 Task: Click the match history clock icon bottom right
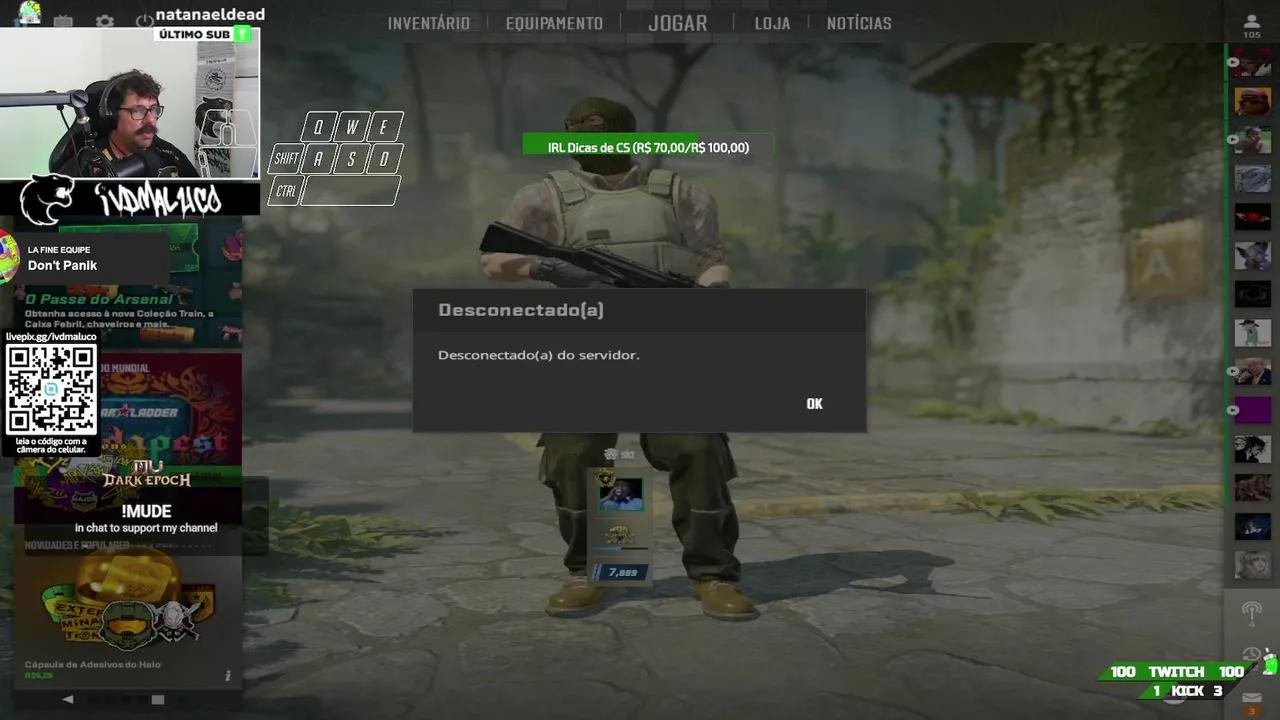(1251, 653)
